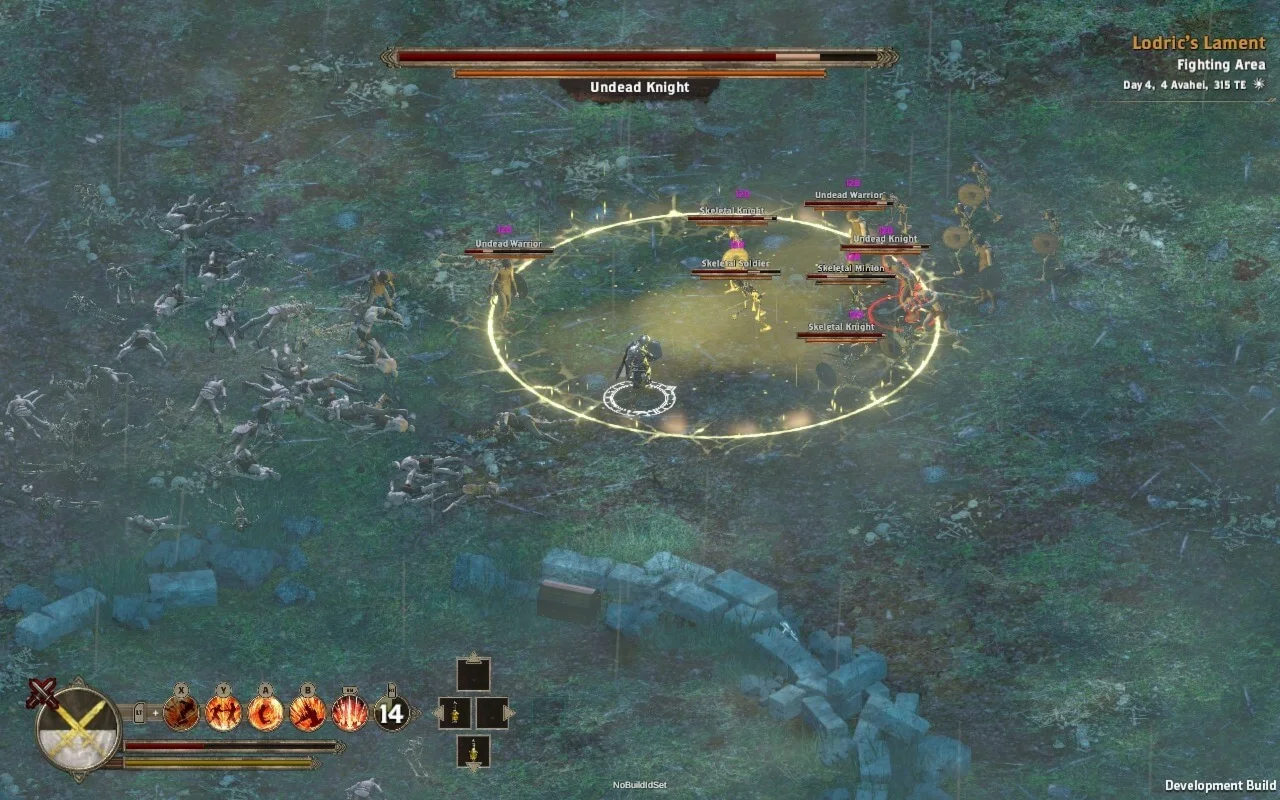Cast the erupting spikes ability
The image size is (1280, 800).
[x=349, y=713]
